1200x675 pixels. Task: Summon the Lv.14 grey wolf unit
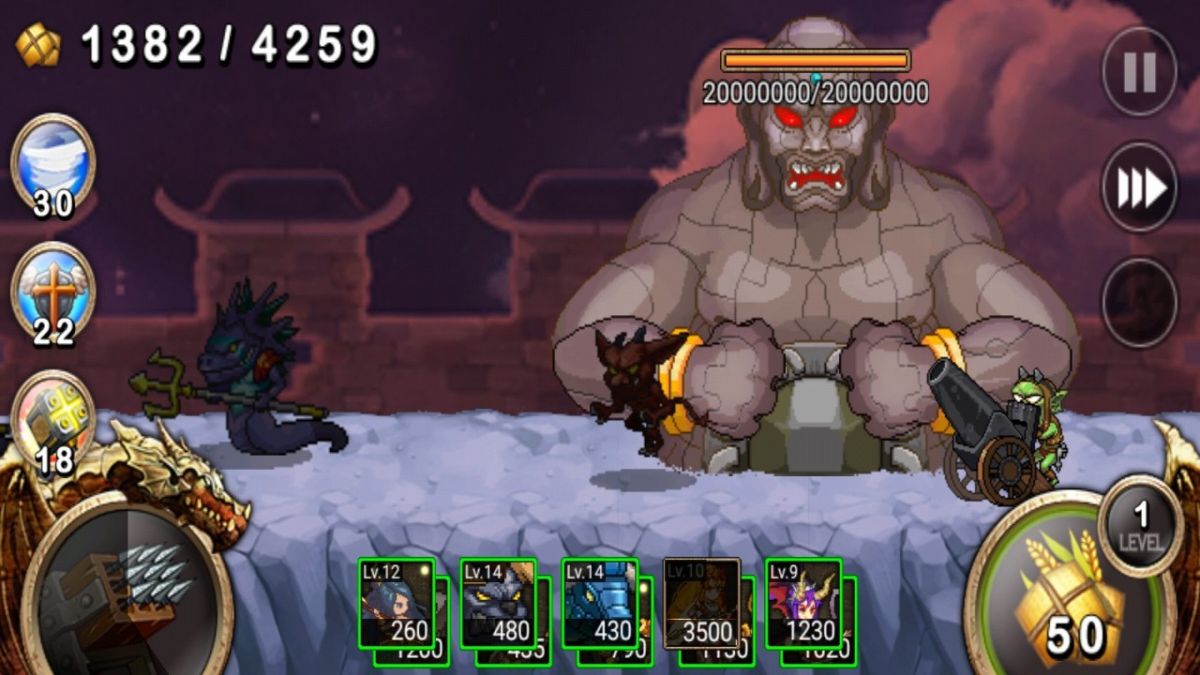(x=498, y=603)
